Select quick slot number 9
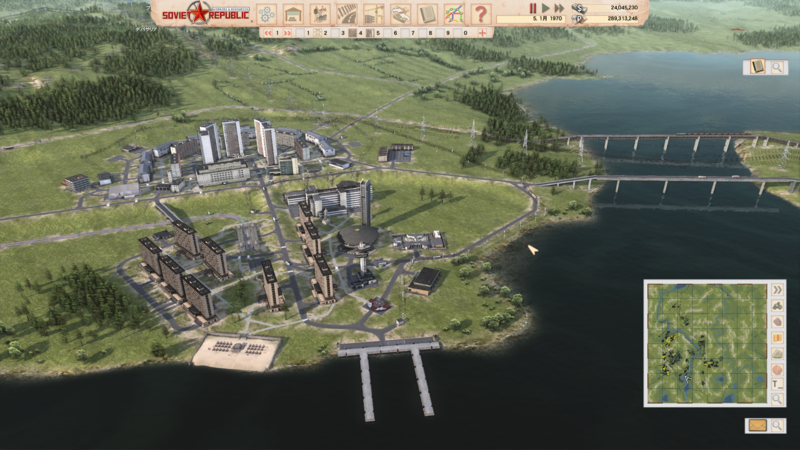This screenshot has width=800, height=450. click(448, 33)
